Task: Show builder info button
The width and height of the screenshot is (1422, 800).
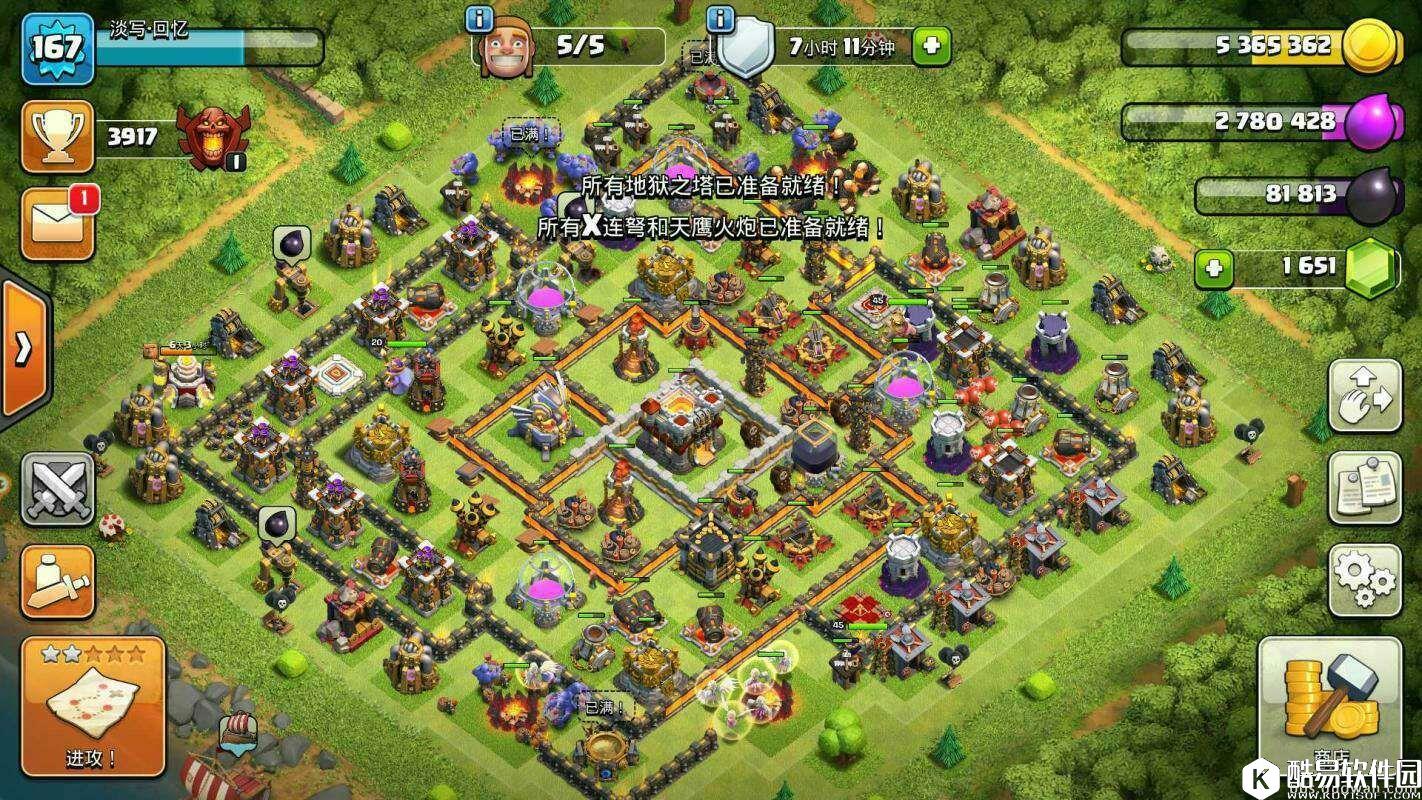Action: click(481, 18)
